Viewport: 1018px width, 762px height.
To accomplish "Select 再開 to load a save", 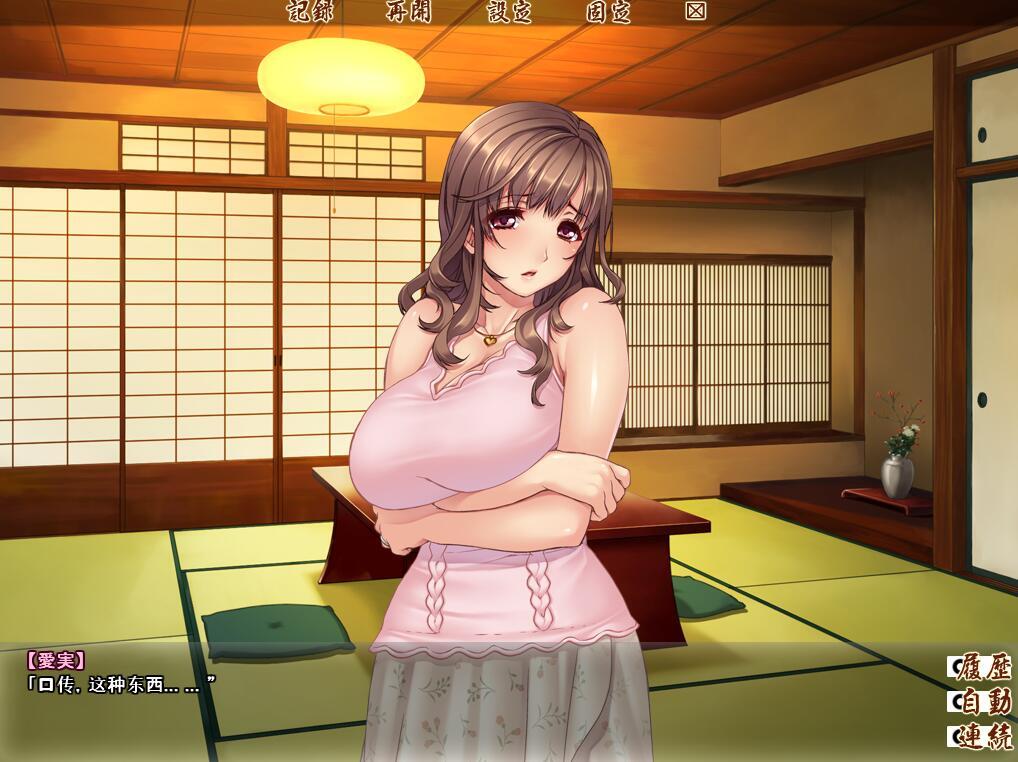I will point(409,12).
